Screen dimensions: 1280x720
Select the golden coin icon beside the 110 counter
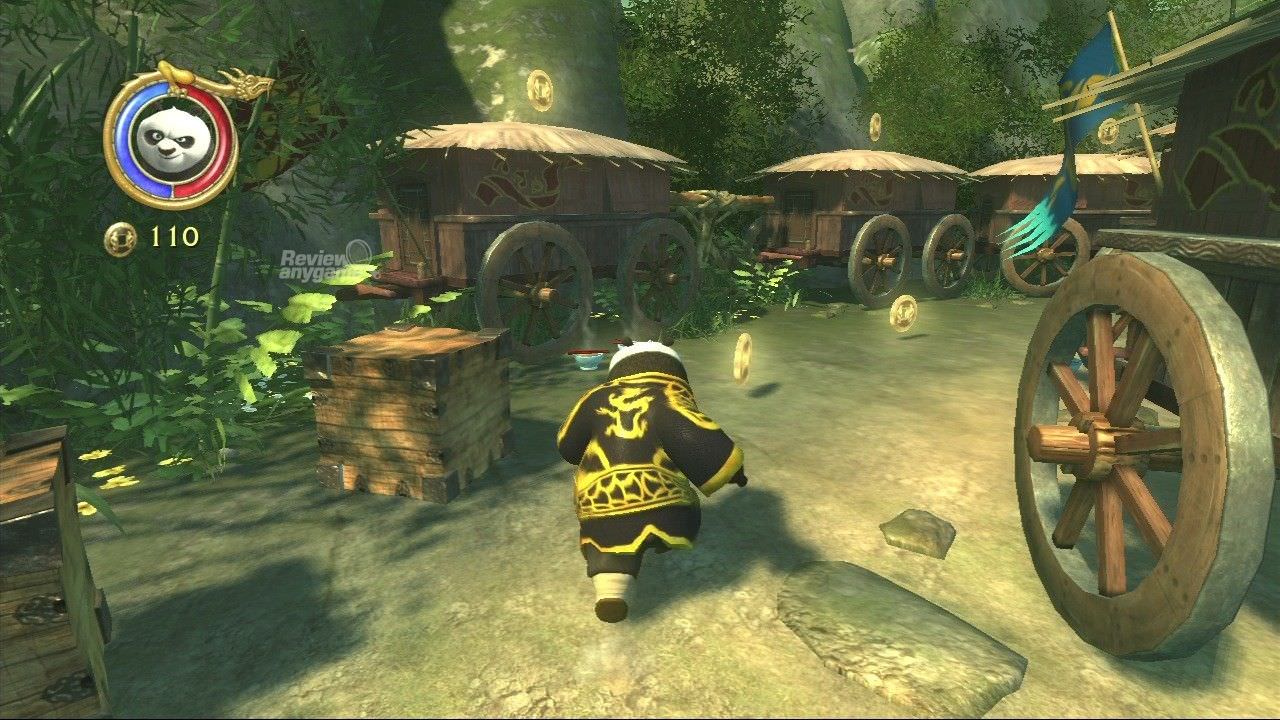tap(120, 239)
